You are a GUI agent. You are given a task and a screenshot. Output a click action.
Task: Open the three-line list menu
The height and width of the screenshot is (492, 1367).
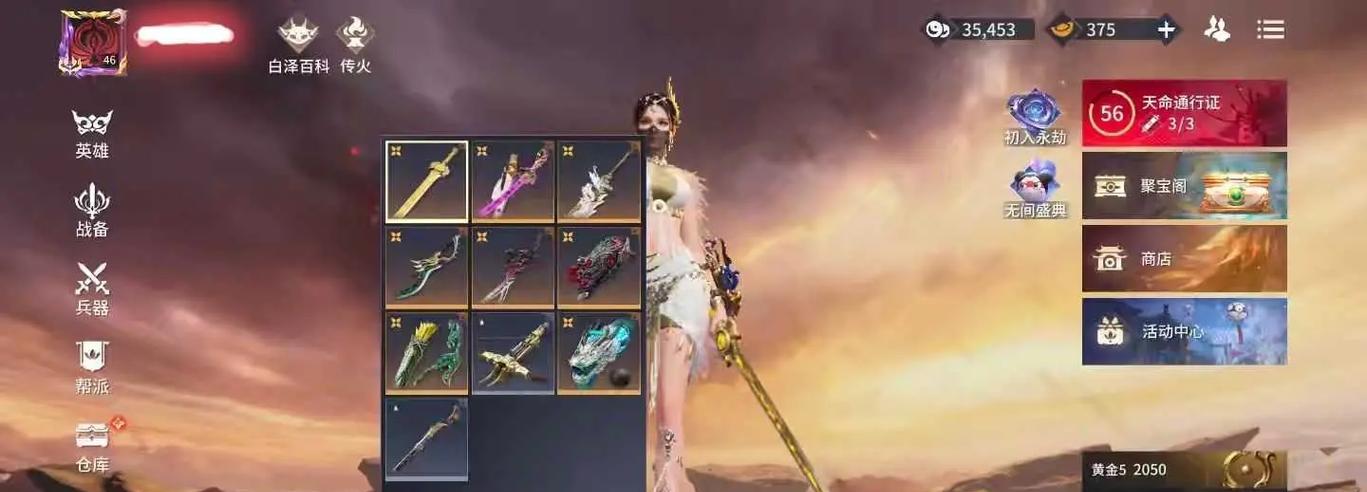pyautogui.click(x=1270, y=30)
